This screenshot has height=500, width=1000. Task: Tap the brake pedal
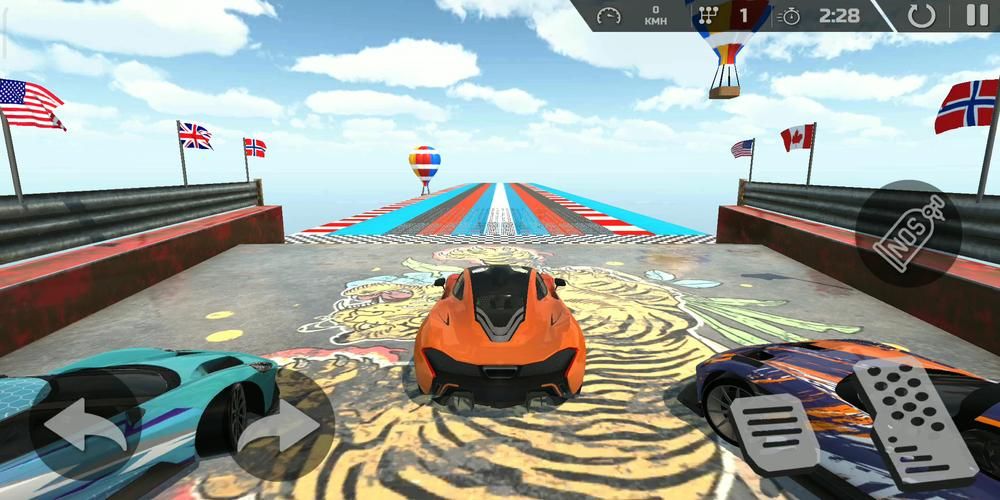(774, 433)
